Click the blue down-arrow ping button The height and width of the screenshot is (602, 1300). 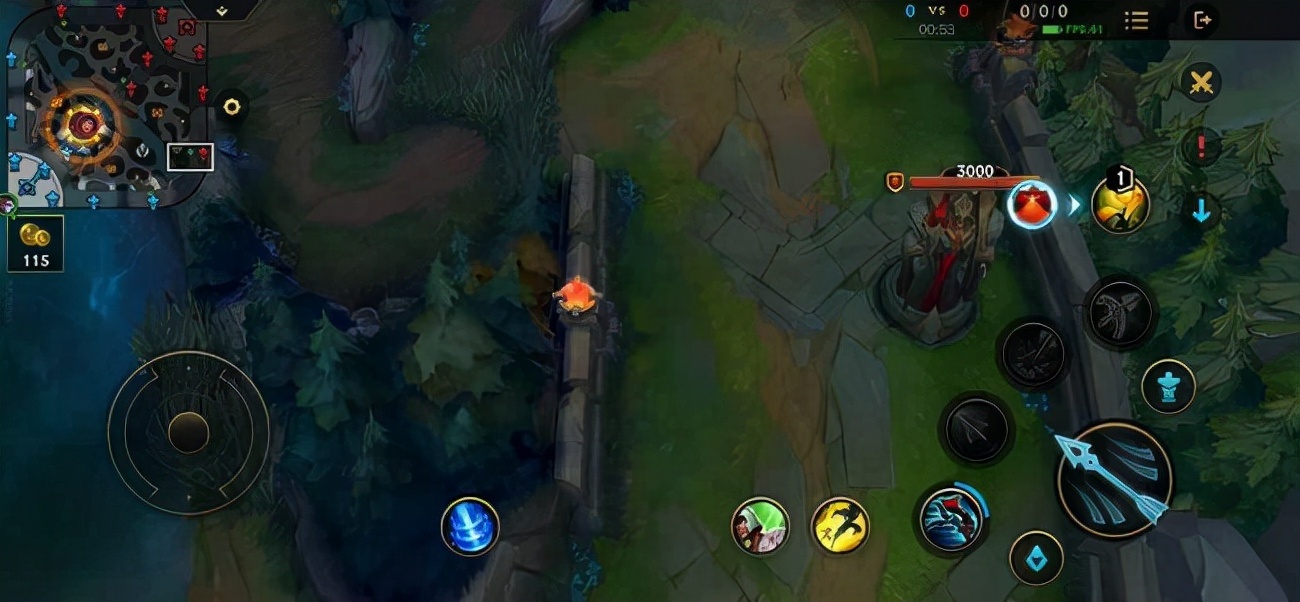tap(1201, 211)
